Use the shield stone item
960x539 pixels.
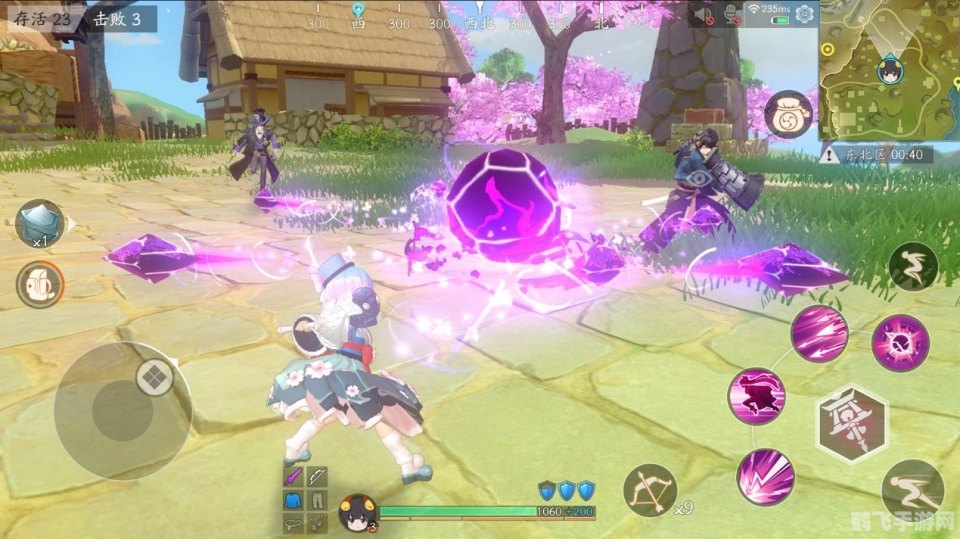[40, 223]
